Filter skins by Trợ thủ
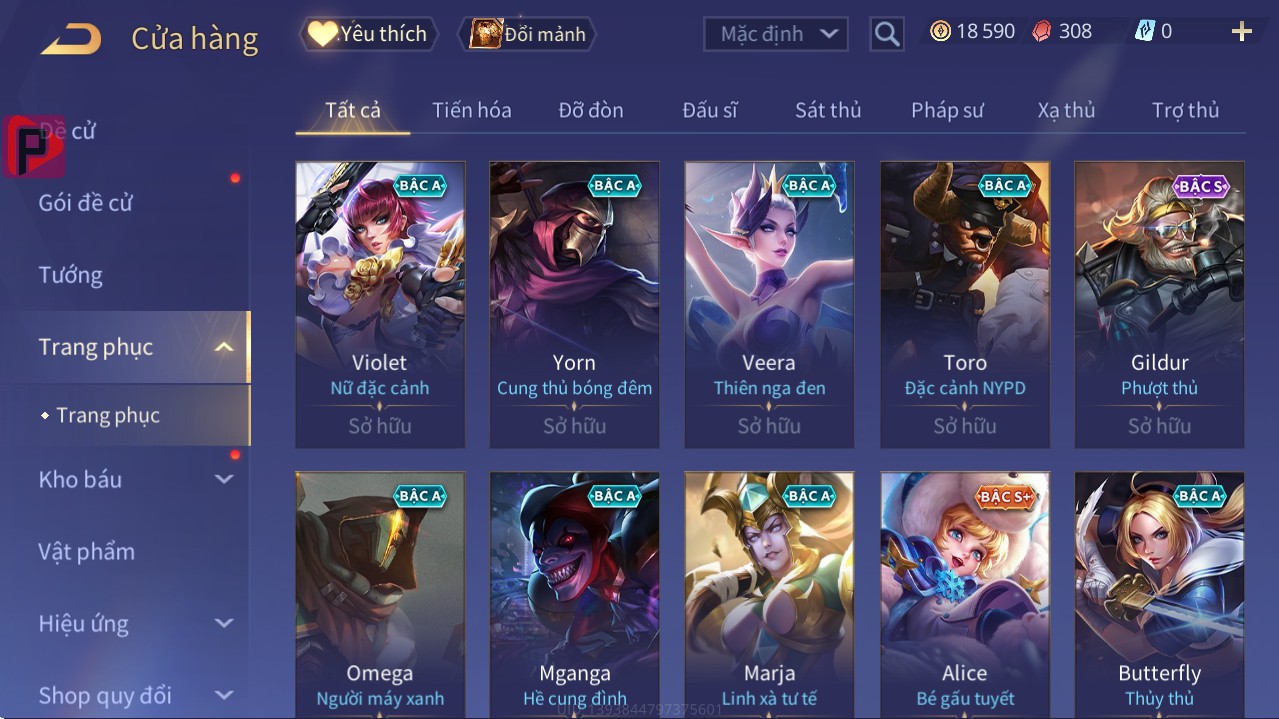Image resolution: width=1279 pixels, height=719 pixels. [x=1185, y=110]
